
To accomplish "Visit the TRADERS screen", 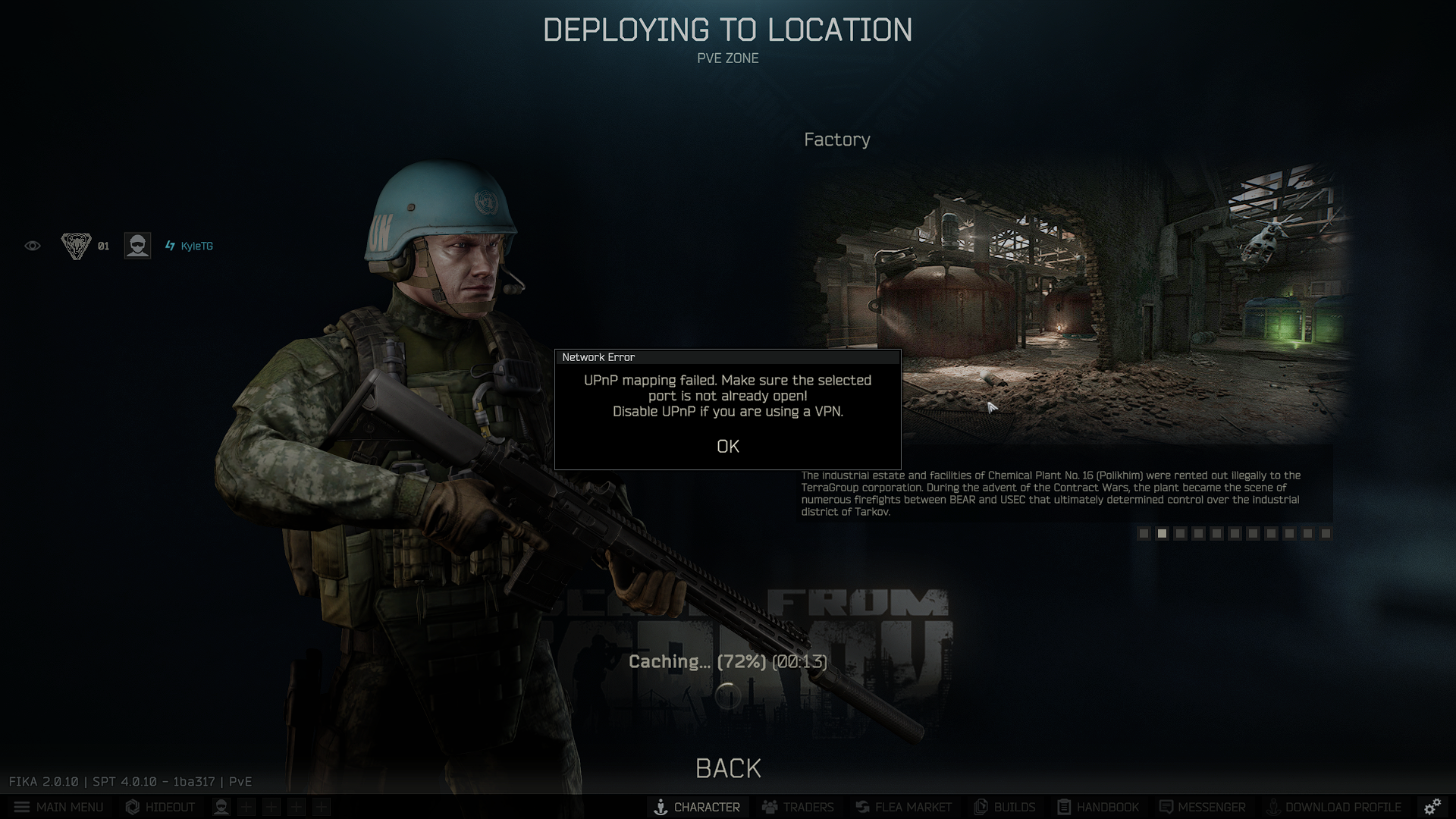I will coord(798,807).
